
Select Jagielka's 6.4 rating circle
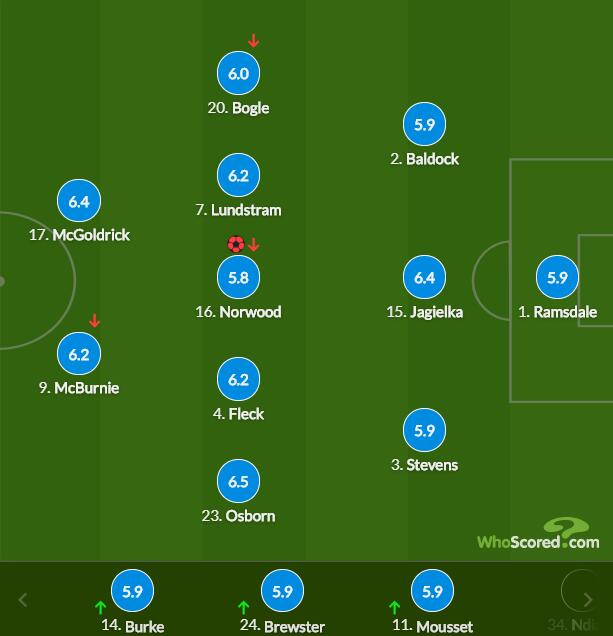coord(424,278)
